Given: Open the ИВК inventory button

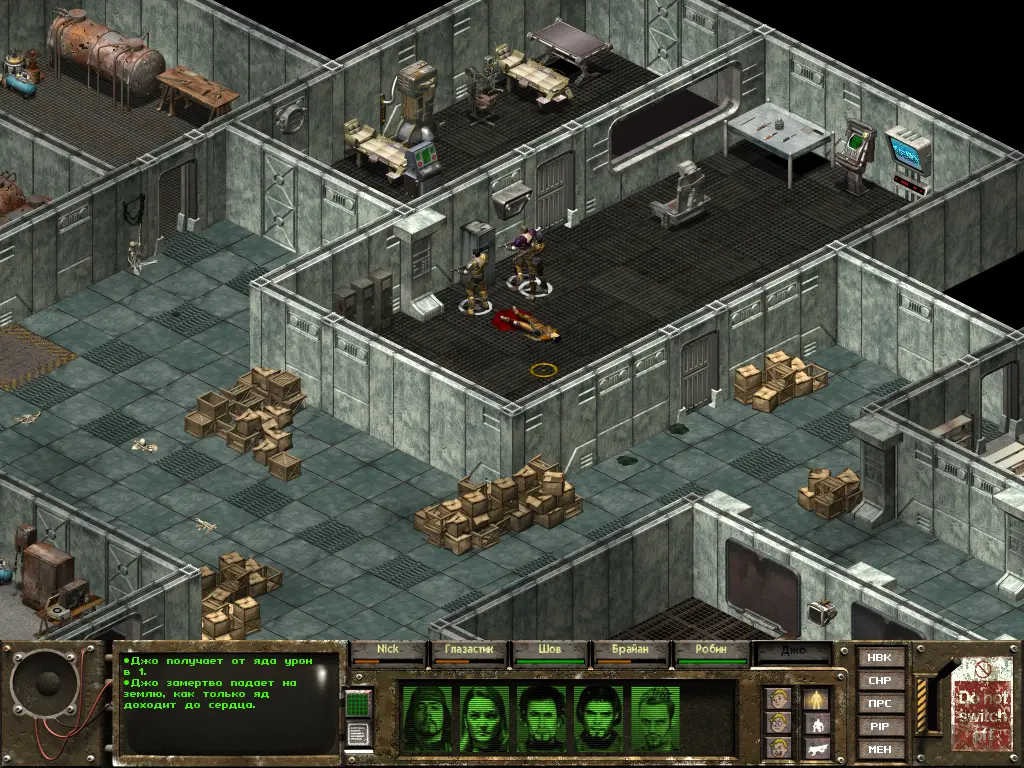Looking at the screenshot, I should [x=880, y=657].
